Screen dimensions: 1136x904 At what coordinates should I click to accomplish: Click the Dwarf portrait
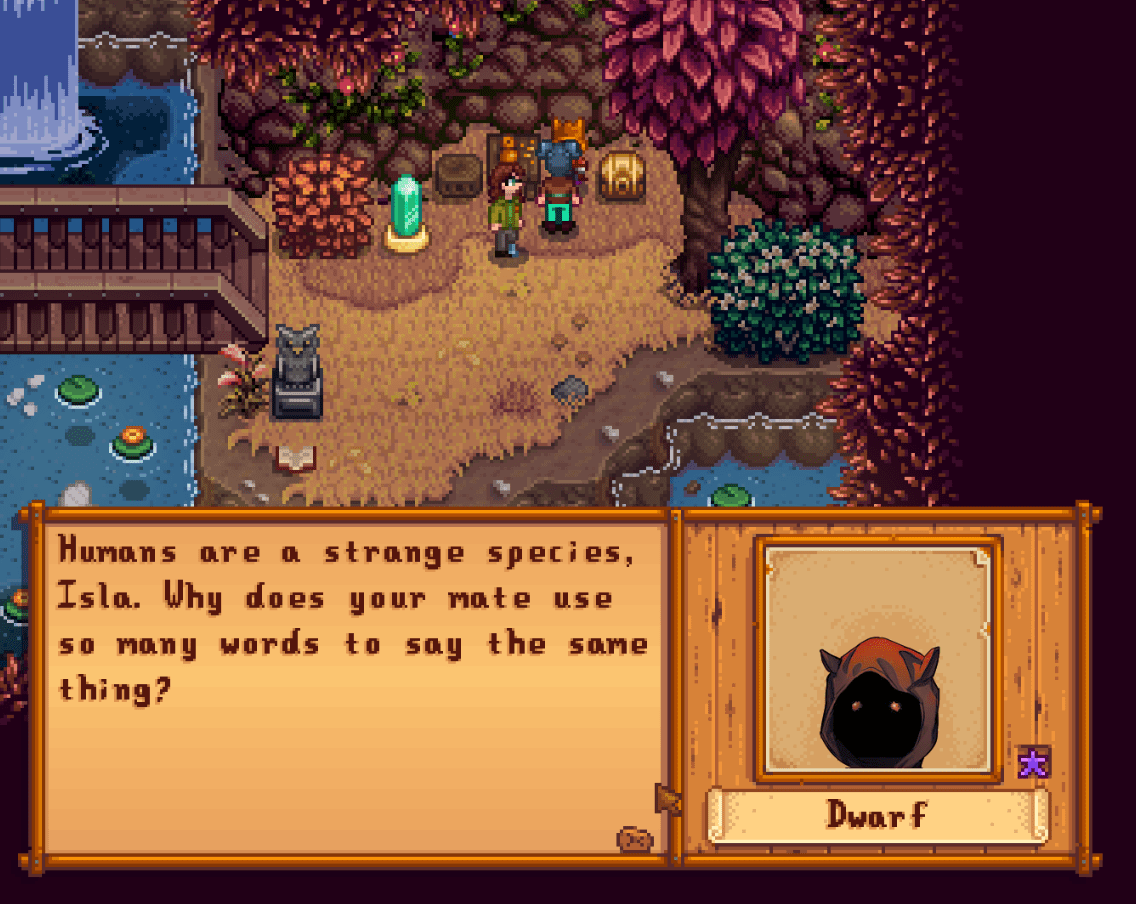pyautogui.click(x=878, y=660)
